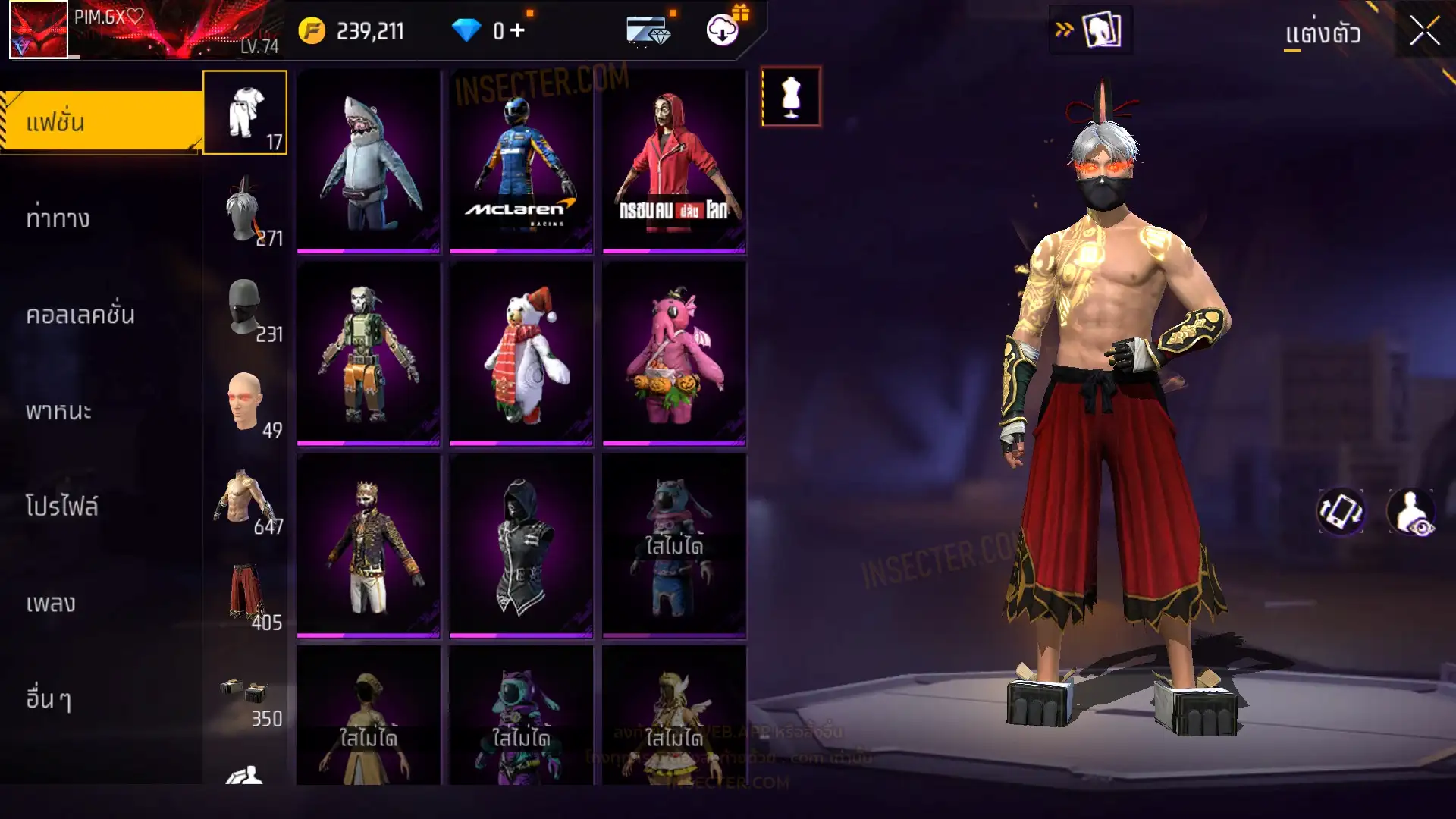Screen dimensions: 1456x819
Task: Open the mannequin wardrobe preset button
Action: (791, 97)
